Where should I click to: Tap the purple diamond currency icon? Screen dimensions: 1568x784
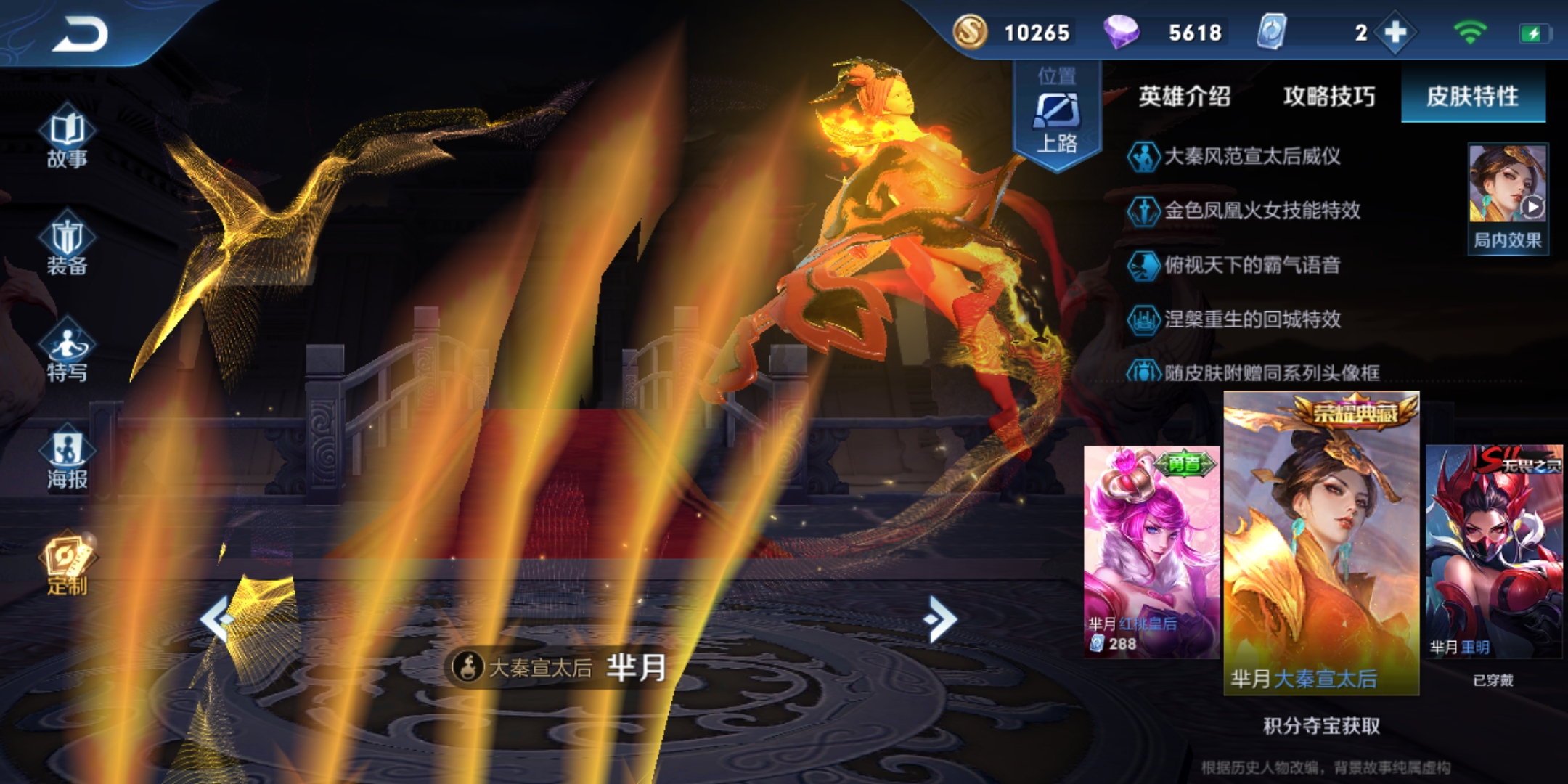coord(1121,32)
